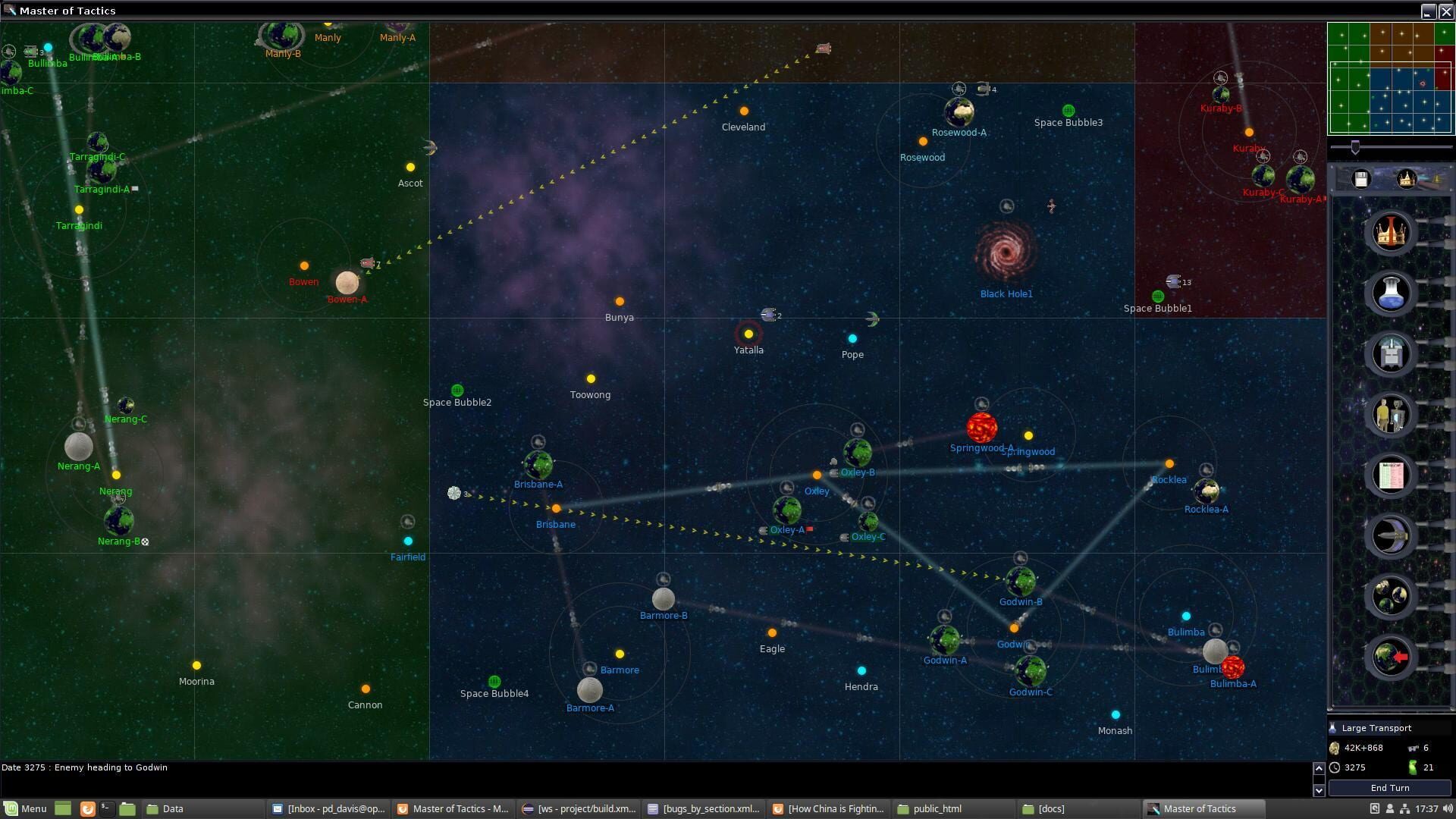Open the population panel via people icon

point(1390,415)
